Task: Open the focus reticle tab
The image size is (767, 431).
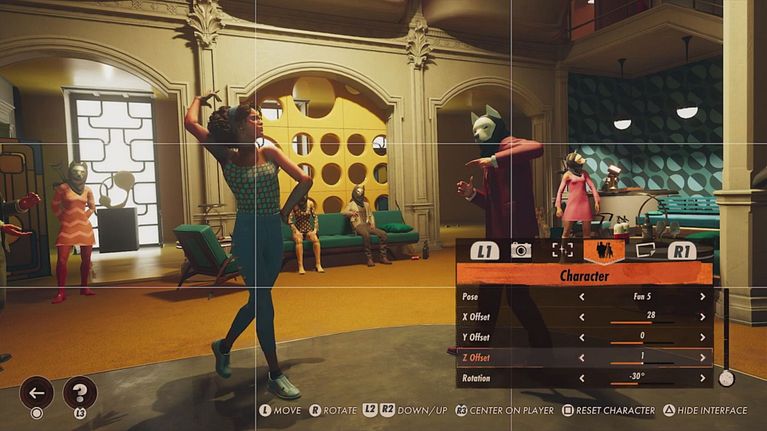Action: coord(563,250)
